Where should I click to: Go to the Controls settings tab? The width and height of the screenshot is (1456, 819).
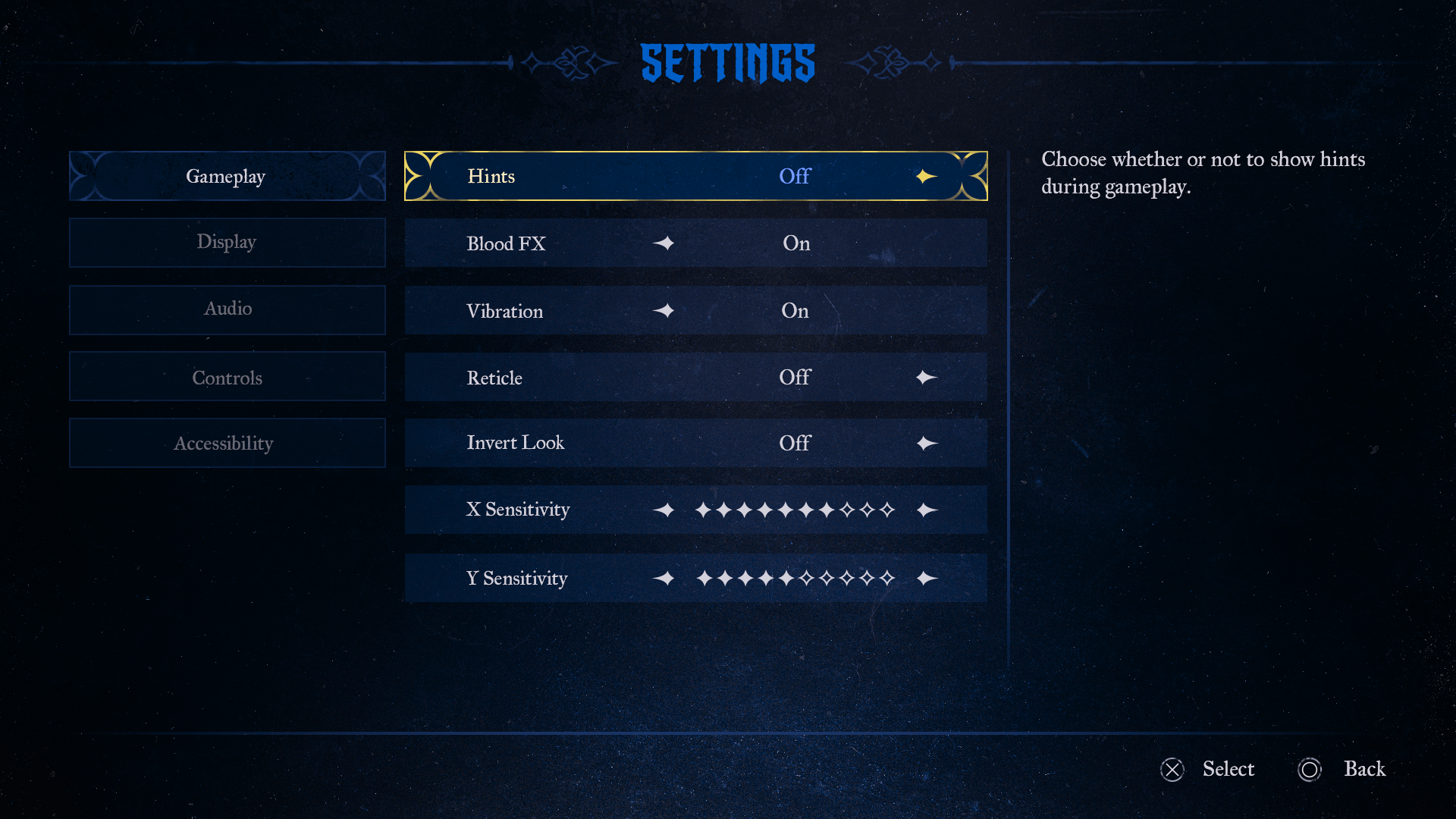pos(226,377)
